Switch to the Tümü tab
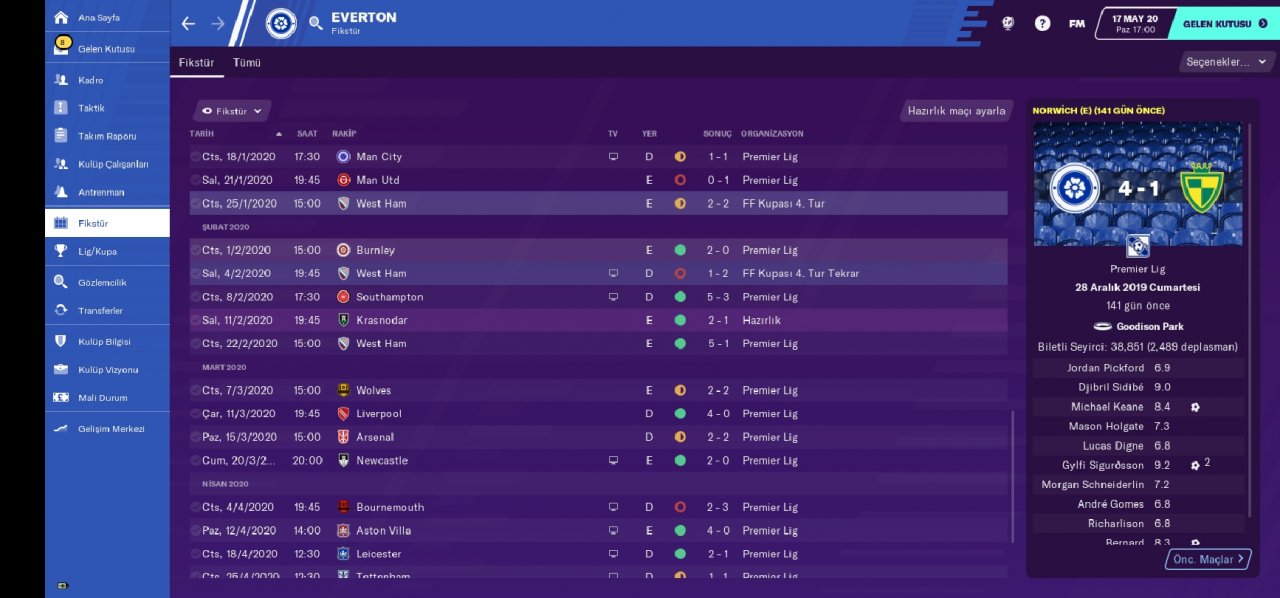Image resolution: width=1280 pixels, height=598 pixels. (x=247, y=62)
